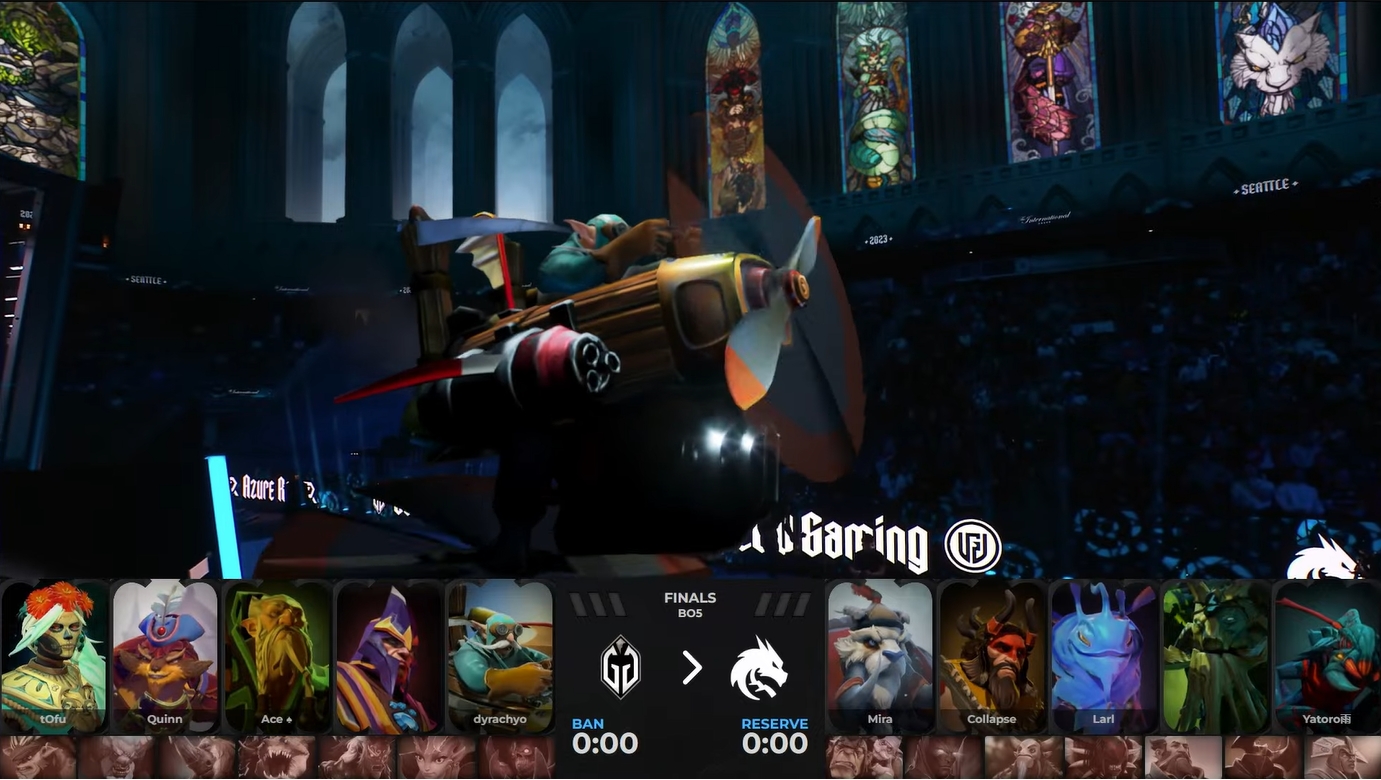Pick dyrachyo's Gyrocopter hero card
The width and height of the screenshot is (1381, 780).
coord(500,656)
